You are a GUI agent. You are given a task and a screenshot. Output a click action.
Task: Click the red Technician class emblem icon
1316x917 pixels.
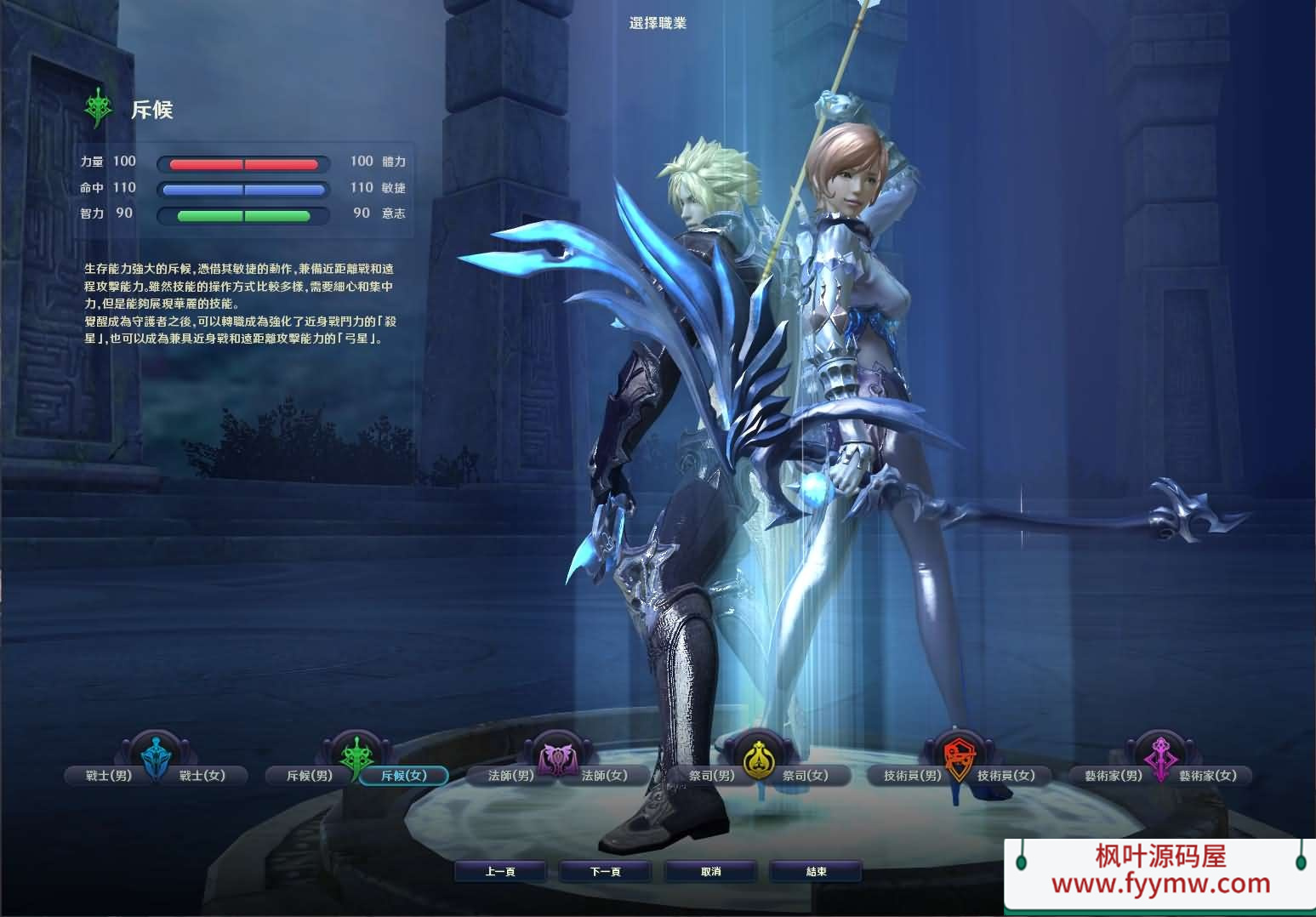tap(960, 756)
